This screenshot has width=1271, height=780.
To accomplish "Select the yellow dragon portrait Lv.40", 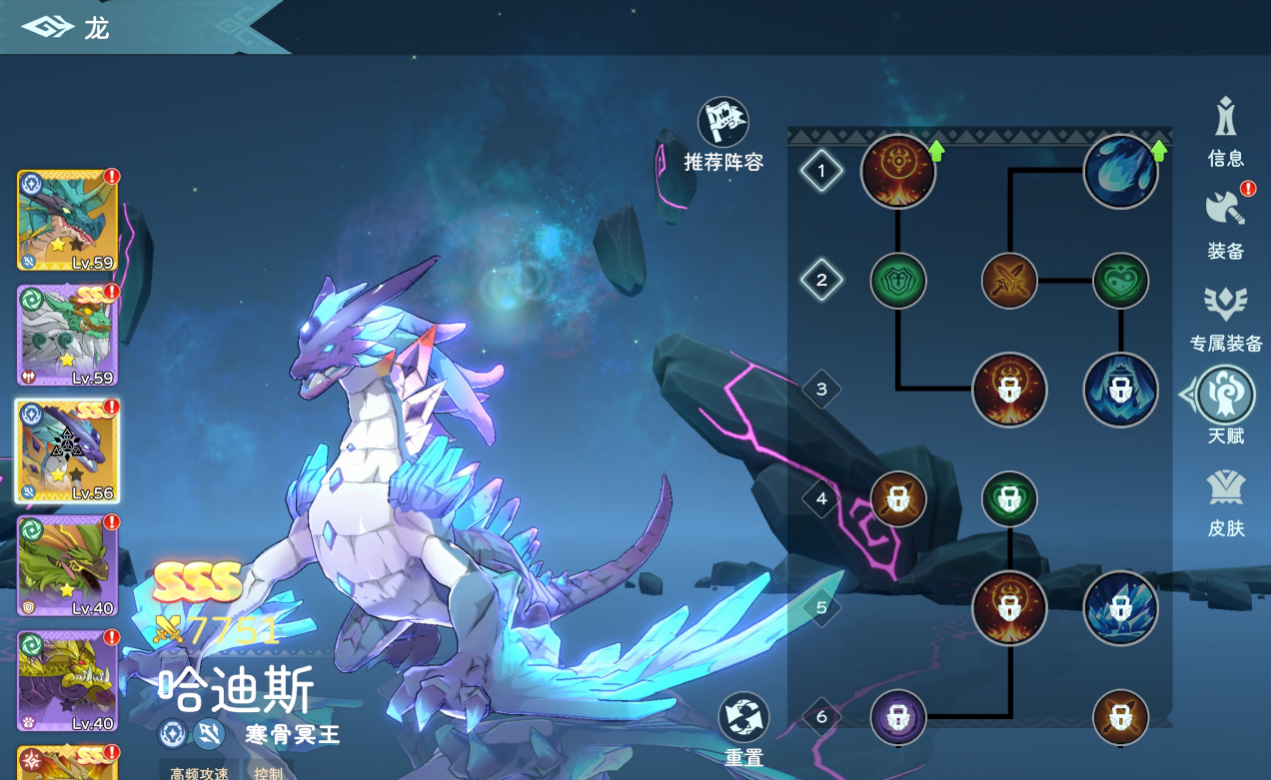I will click(67, 680).
